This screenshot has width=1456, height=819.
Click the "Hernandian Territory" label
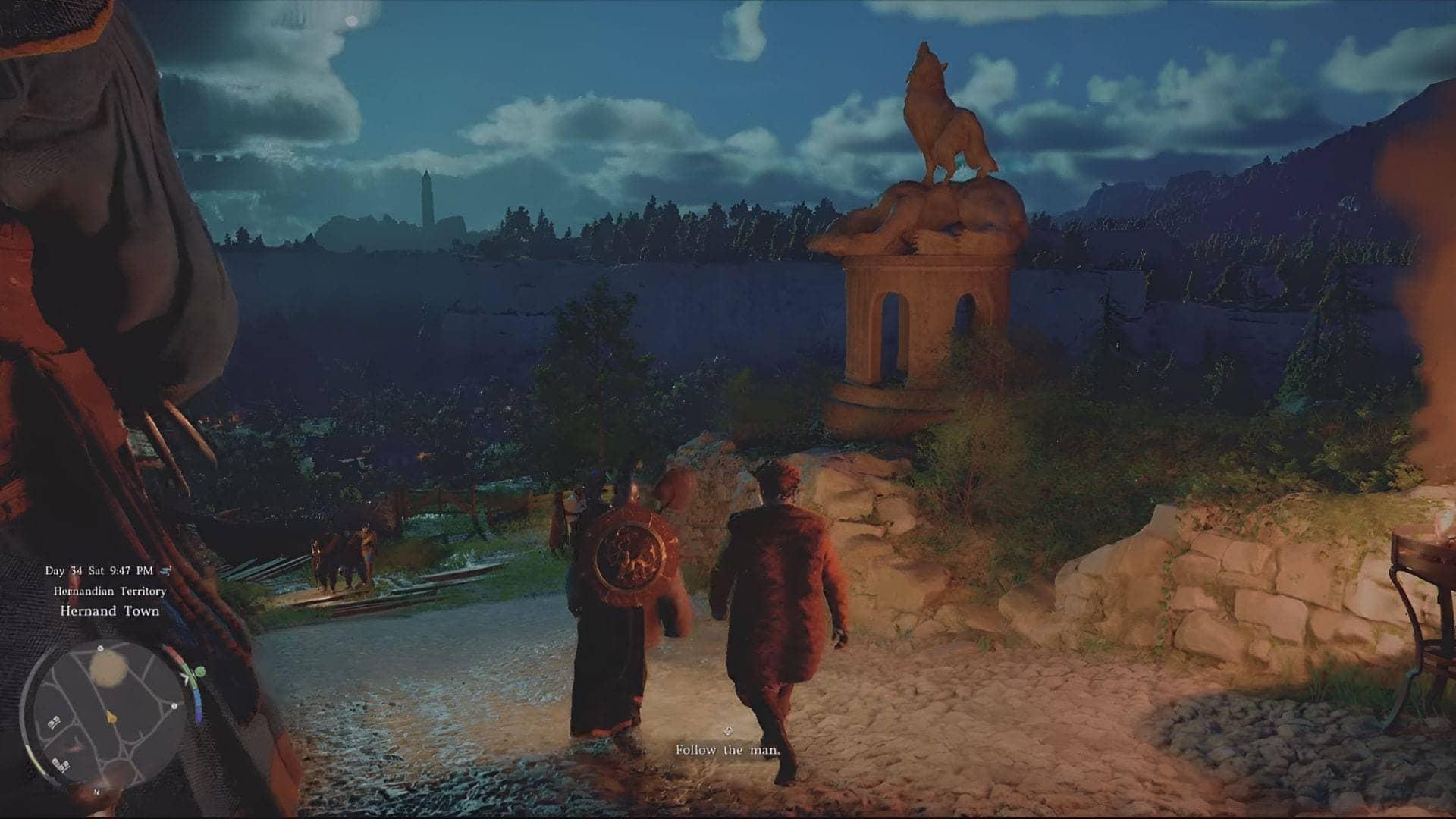click(x=109, y=591)
